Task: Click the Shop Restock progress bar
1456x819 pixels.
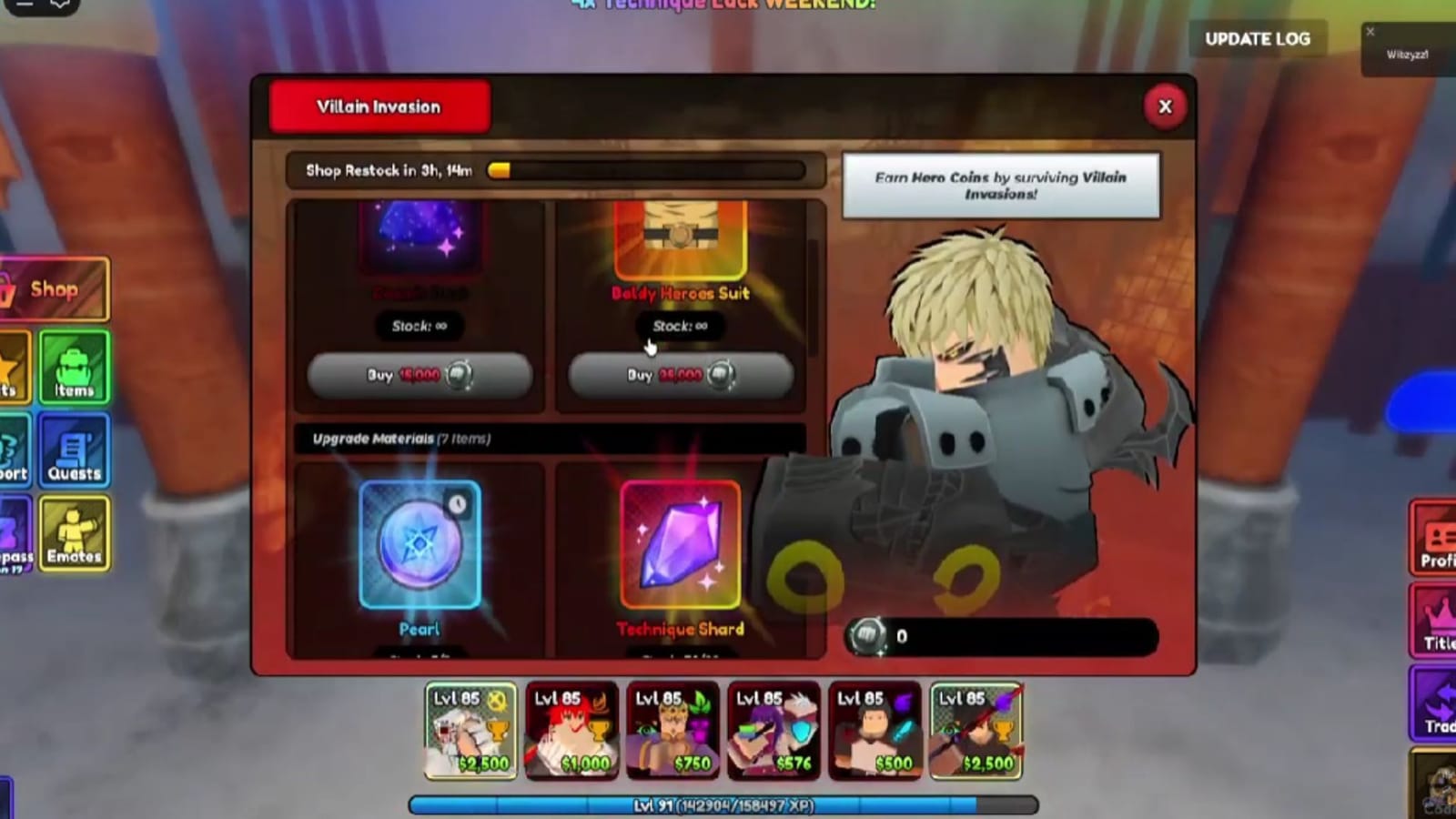Action: pos(554,171)
